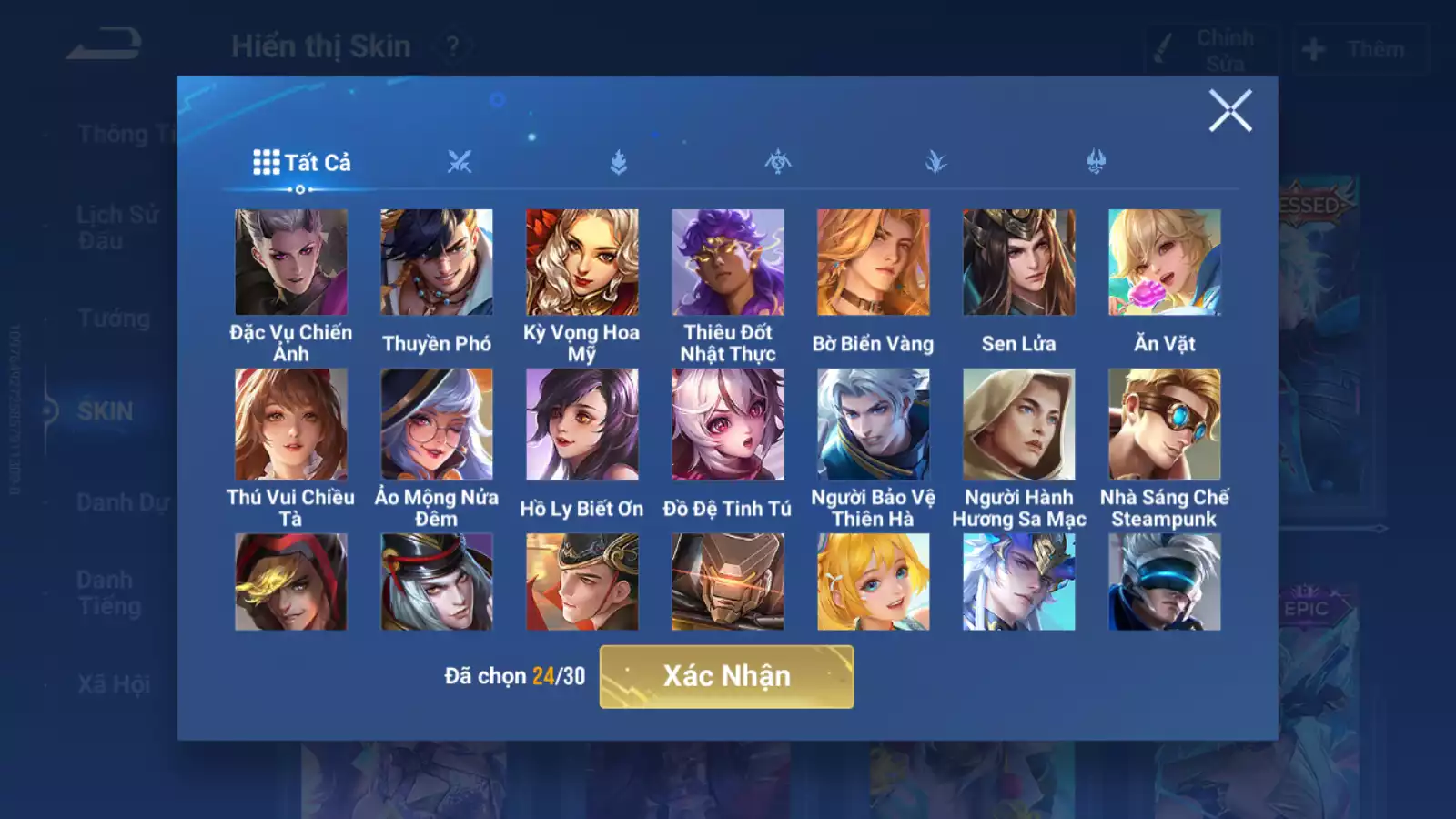Switch to the Tất Cả tab

click(x=302, y=163)
